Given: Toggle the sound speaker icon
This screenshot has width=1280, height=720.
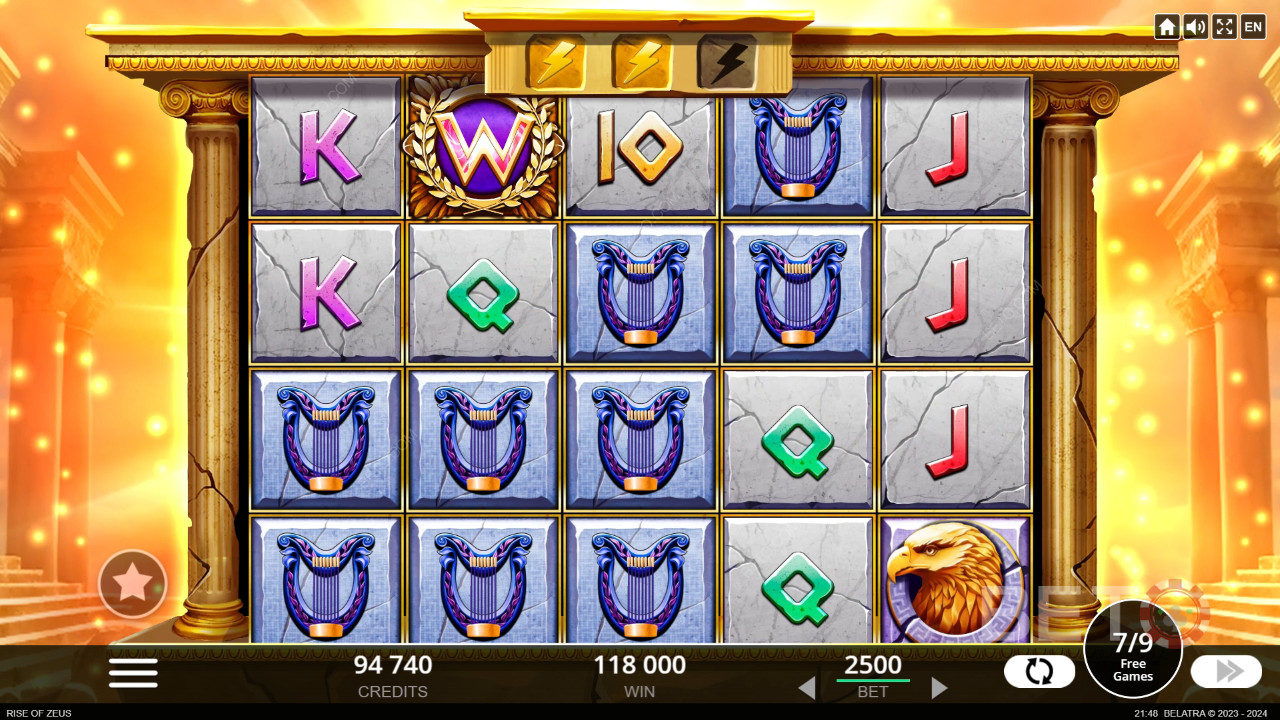Looking at the screenshot, I should [1195, 27].
